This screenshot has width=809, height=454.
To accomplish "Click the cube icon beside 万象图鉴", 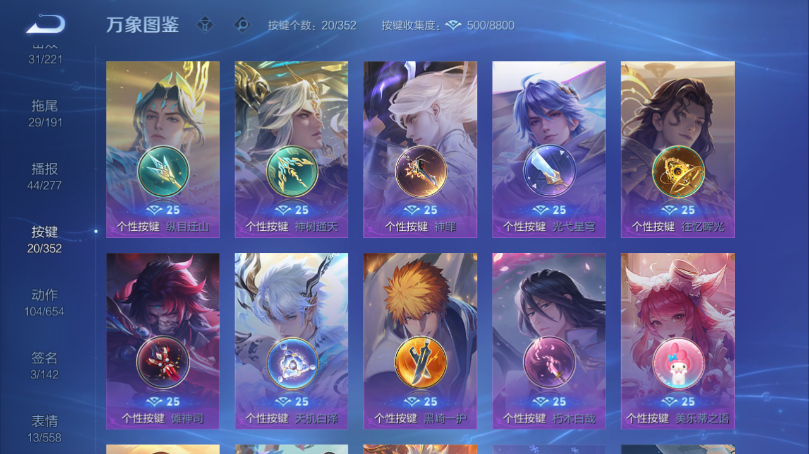I will (205, 25).
